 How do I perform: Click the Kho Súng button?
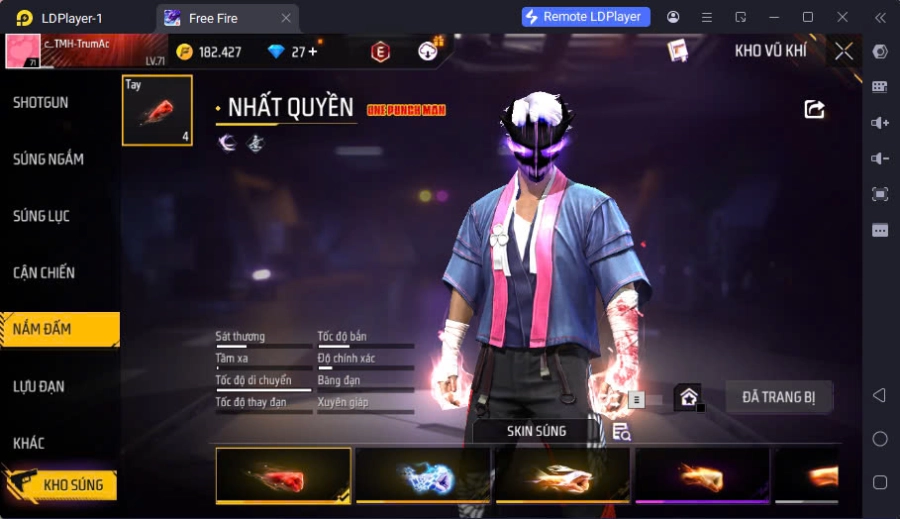click(x=60, y=485)
